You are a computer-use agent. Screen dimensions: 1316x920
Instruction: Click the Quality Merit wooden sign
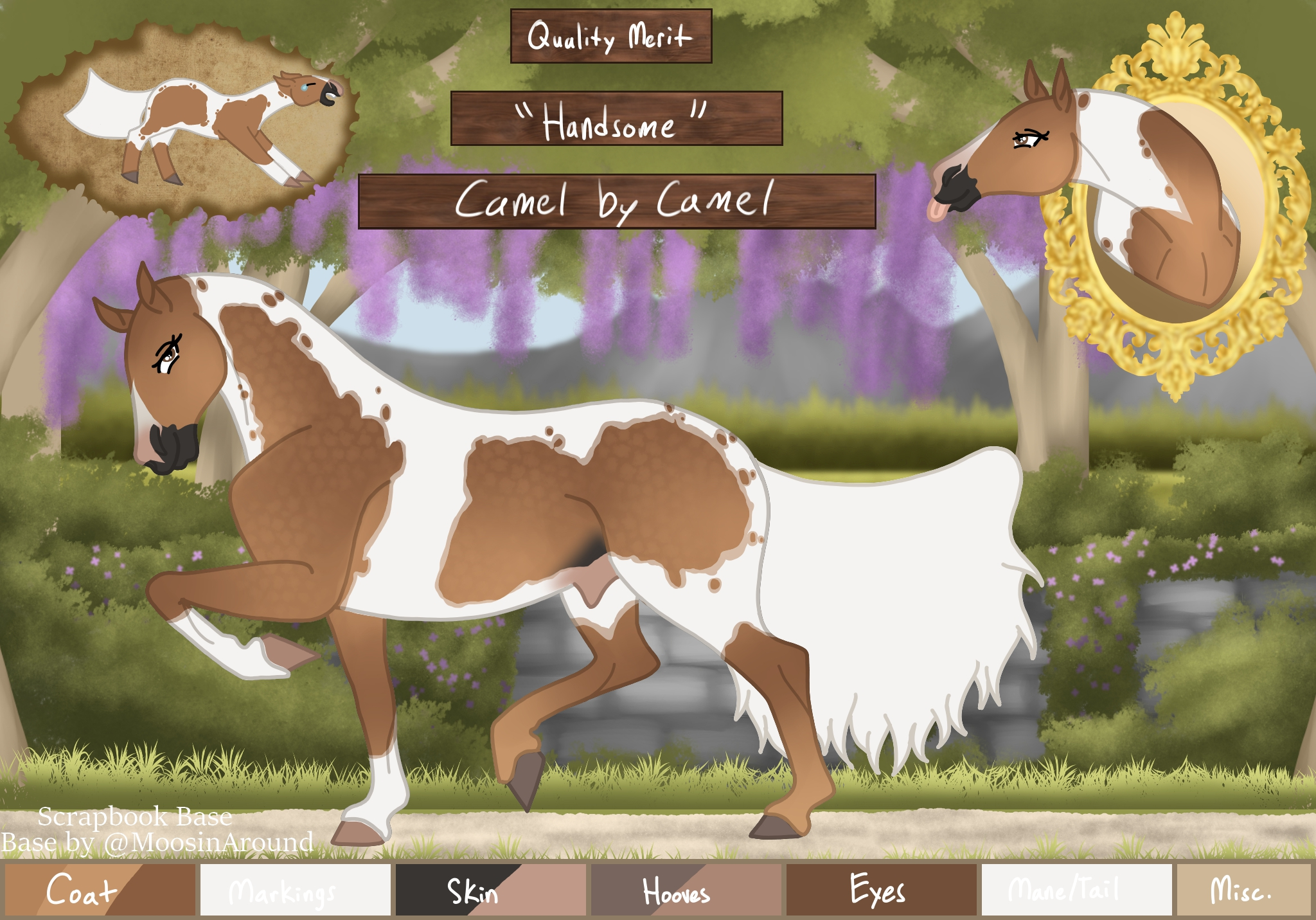click(x=610, y=36)
